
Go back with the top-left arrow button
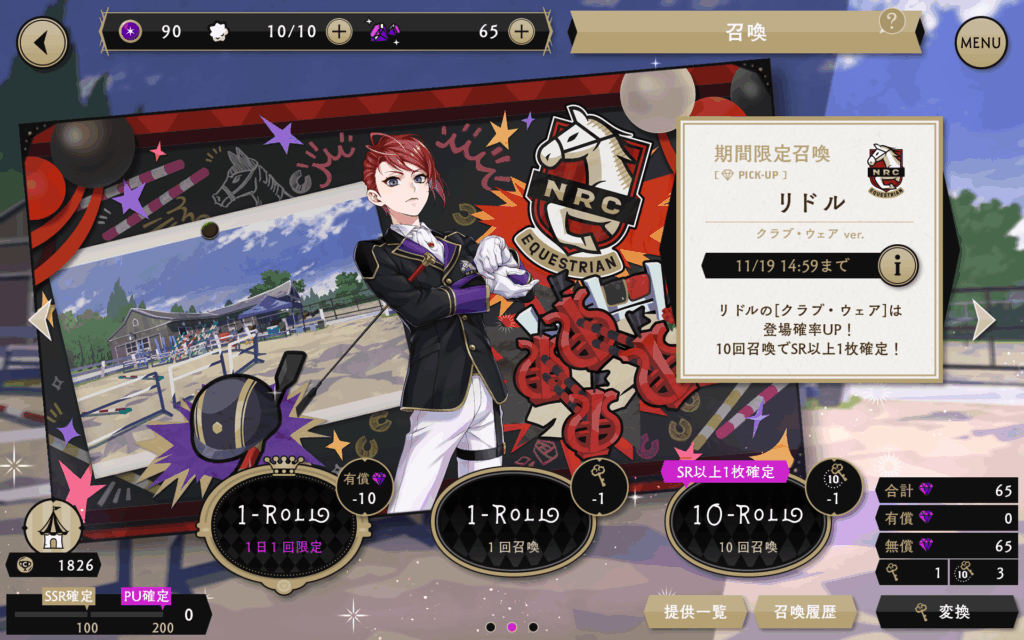coord(42,42)
